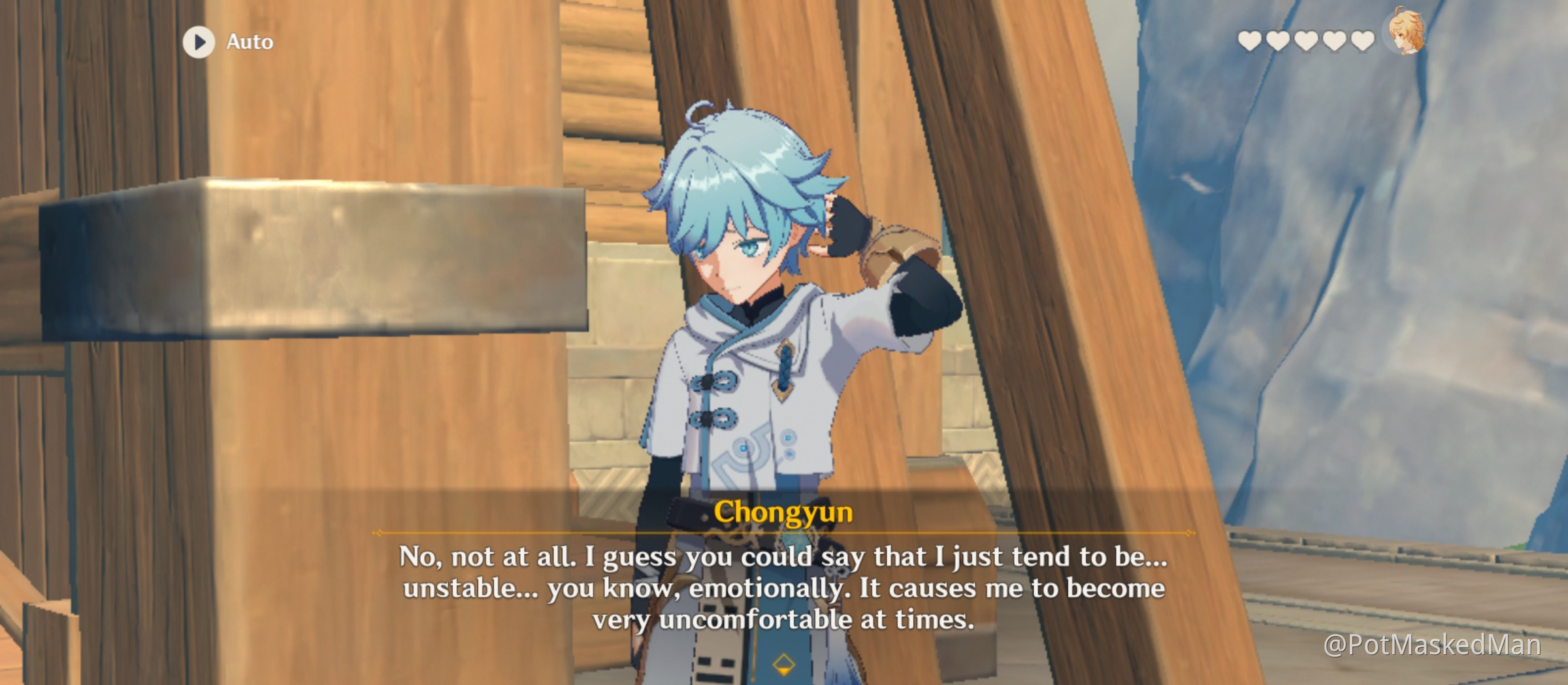Viewport: 1568px width, 685px height.
Task: Click the heart row friendship meter area
Action: tap(1307, 39)
